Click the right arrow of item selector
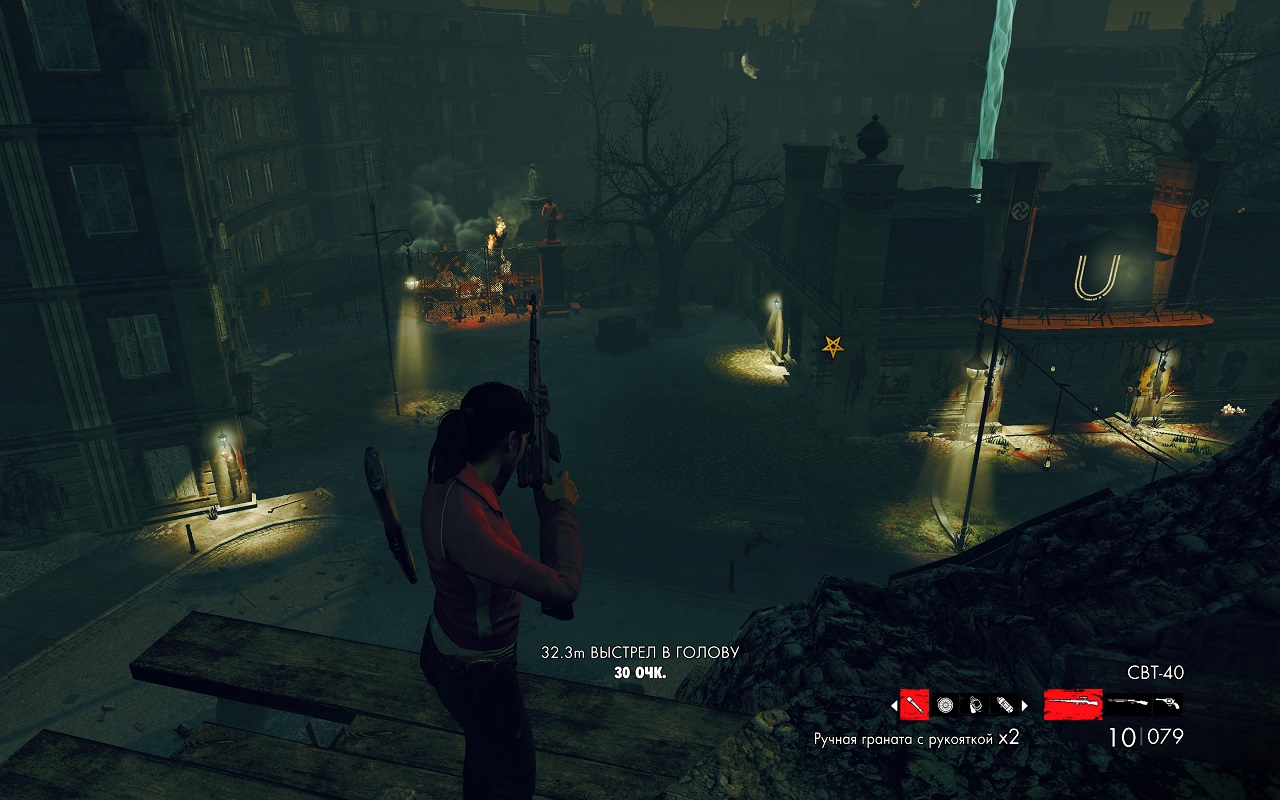 [1024, 705]
